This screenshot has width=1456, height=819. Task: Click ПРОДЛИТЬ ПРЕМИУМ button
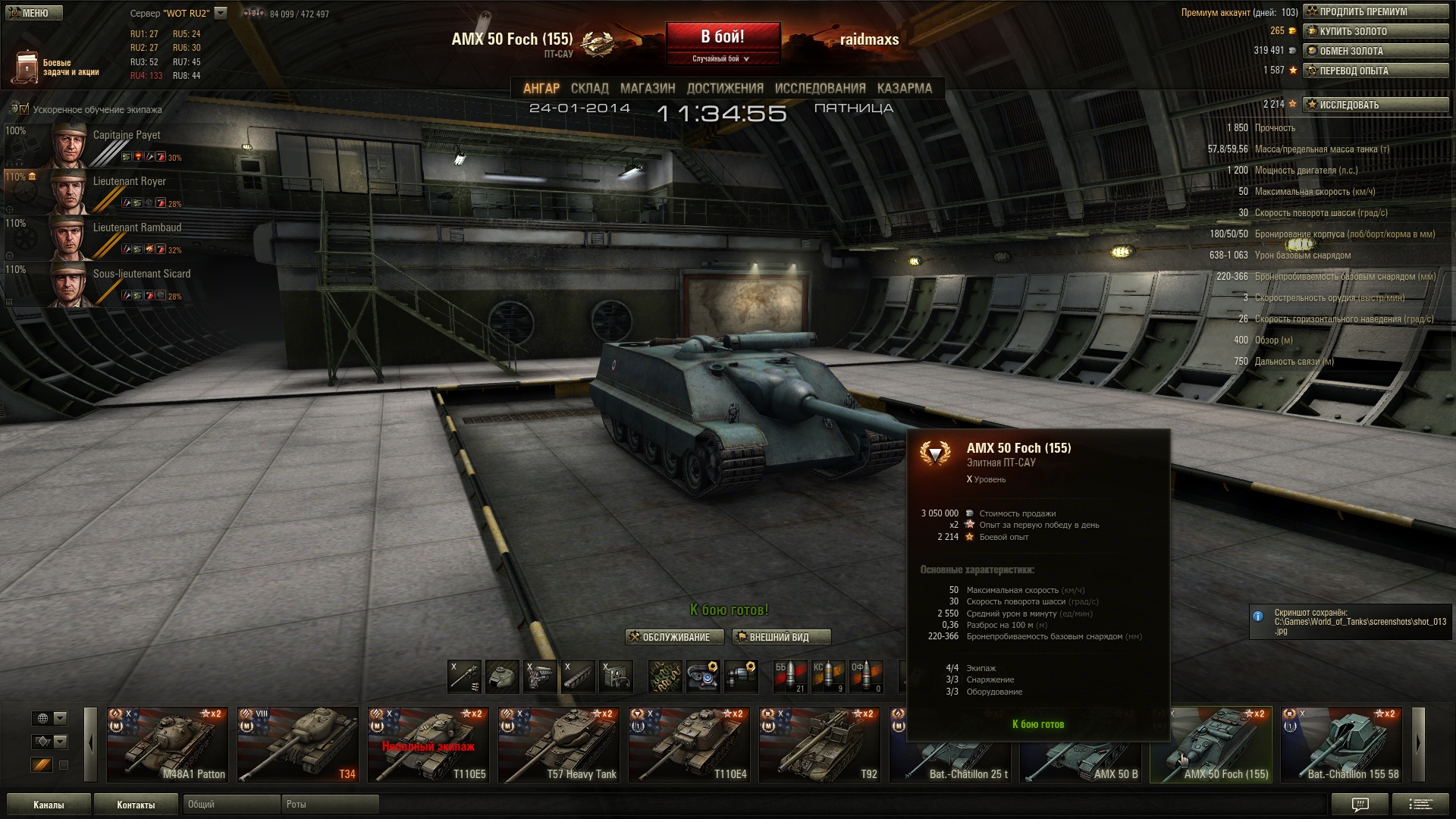pos(1375,12)
